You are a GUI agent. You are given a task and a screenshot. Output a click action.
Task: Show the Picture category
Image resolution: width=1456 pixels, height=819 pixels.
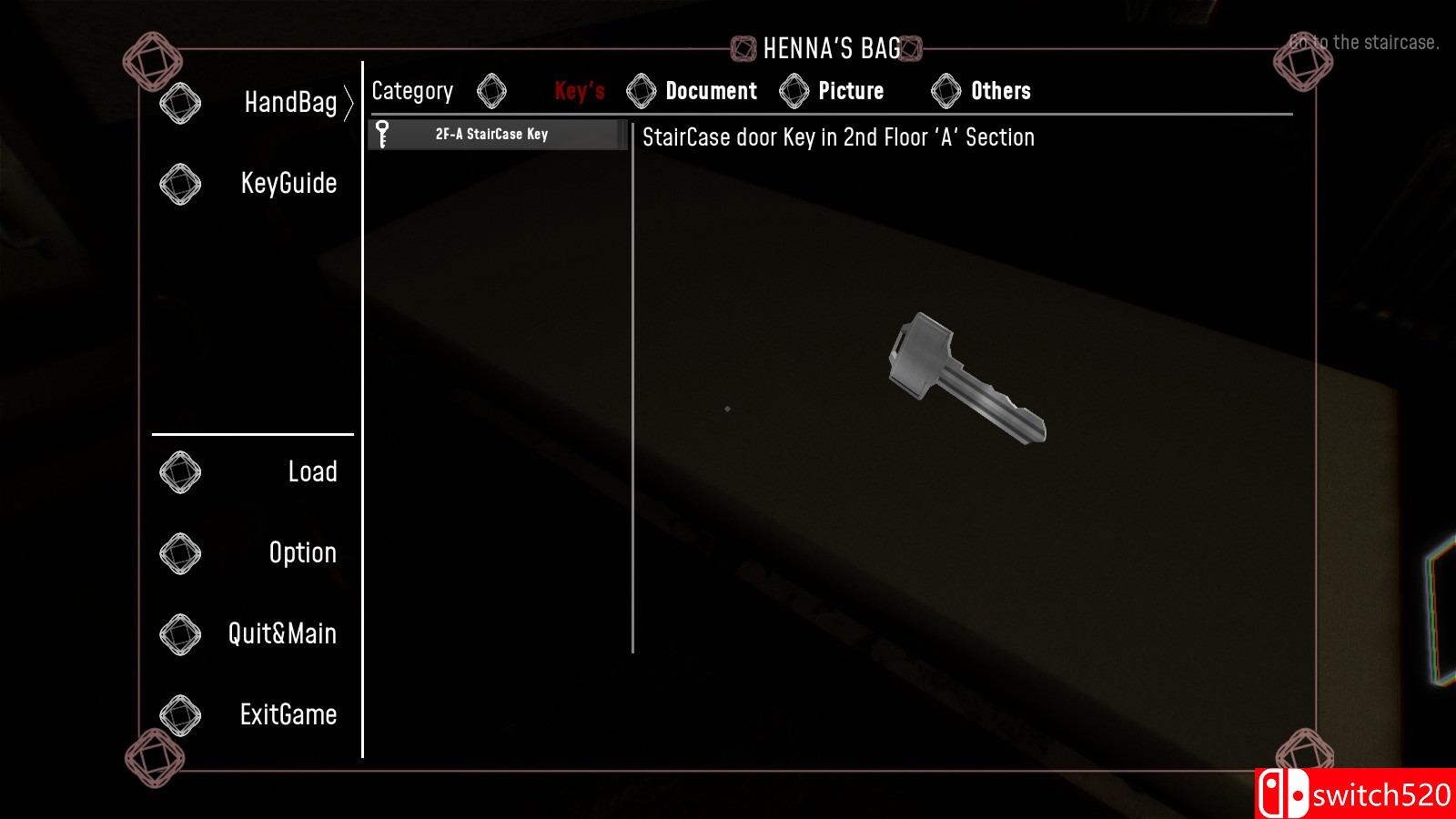[x=850, y=91]
